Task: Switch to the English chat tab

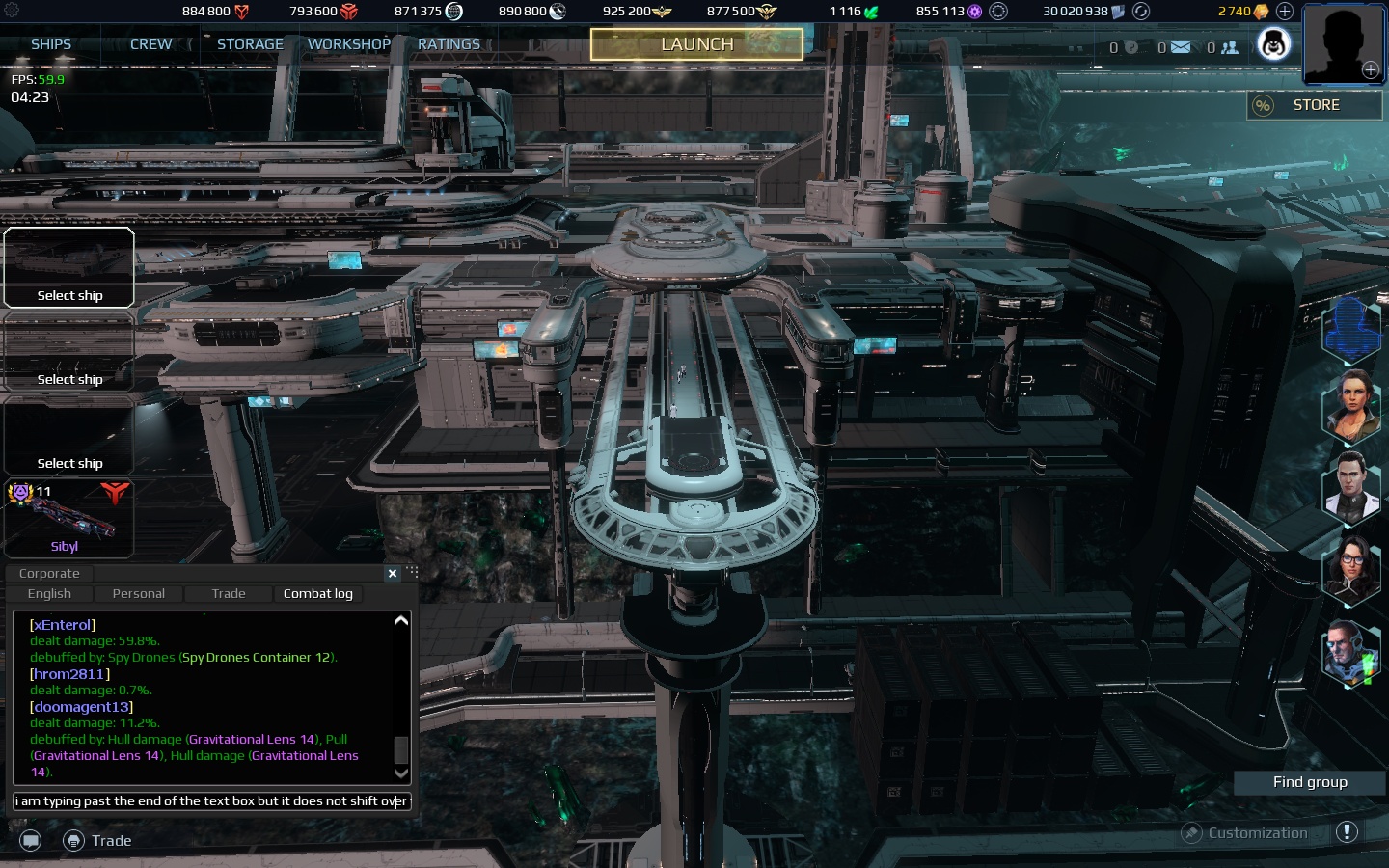Action: 49,594
